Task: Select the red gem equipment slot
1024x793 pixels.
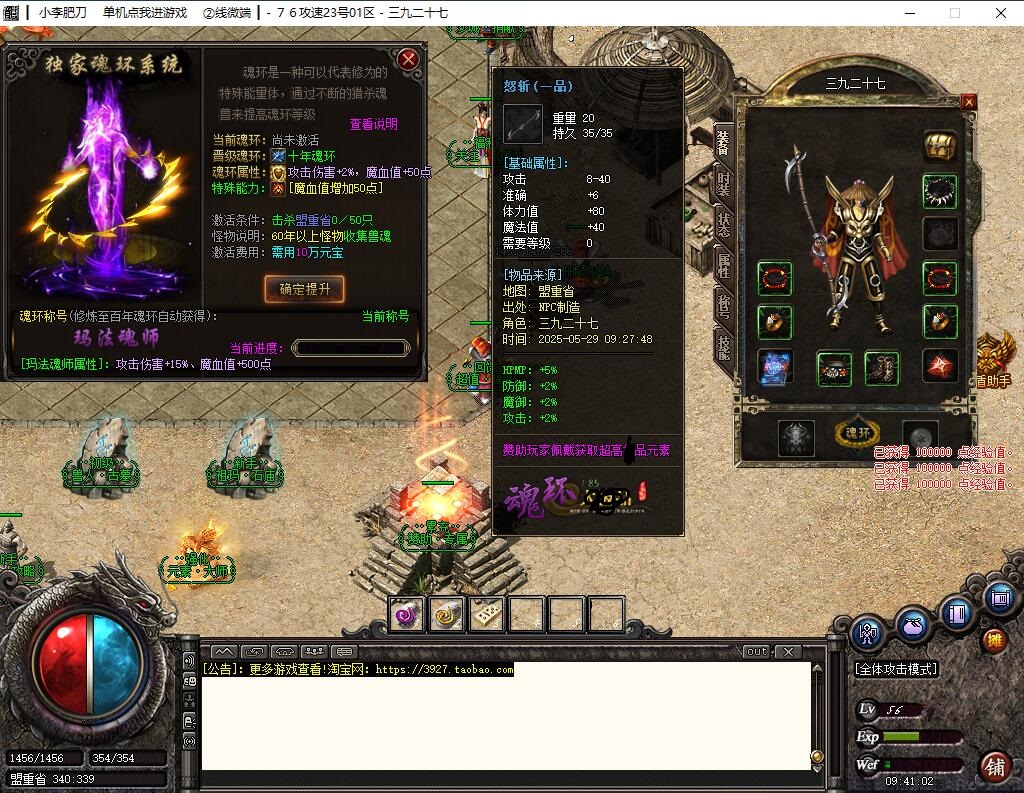Action: click(x=939, y=366)
